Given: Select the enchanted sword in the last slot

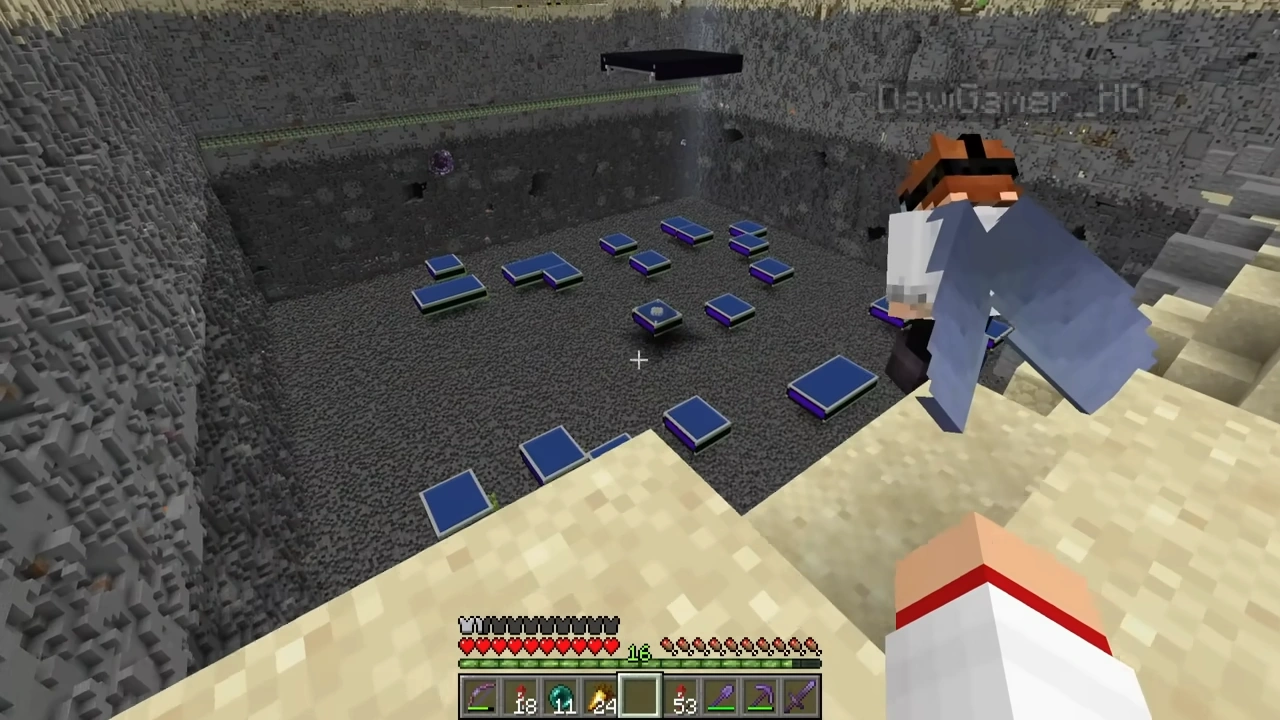Looking at the screenshot, I should click(x=802, y=695).
